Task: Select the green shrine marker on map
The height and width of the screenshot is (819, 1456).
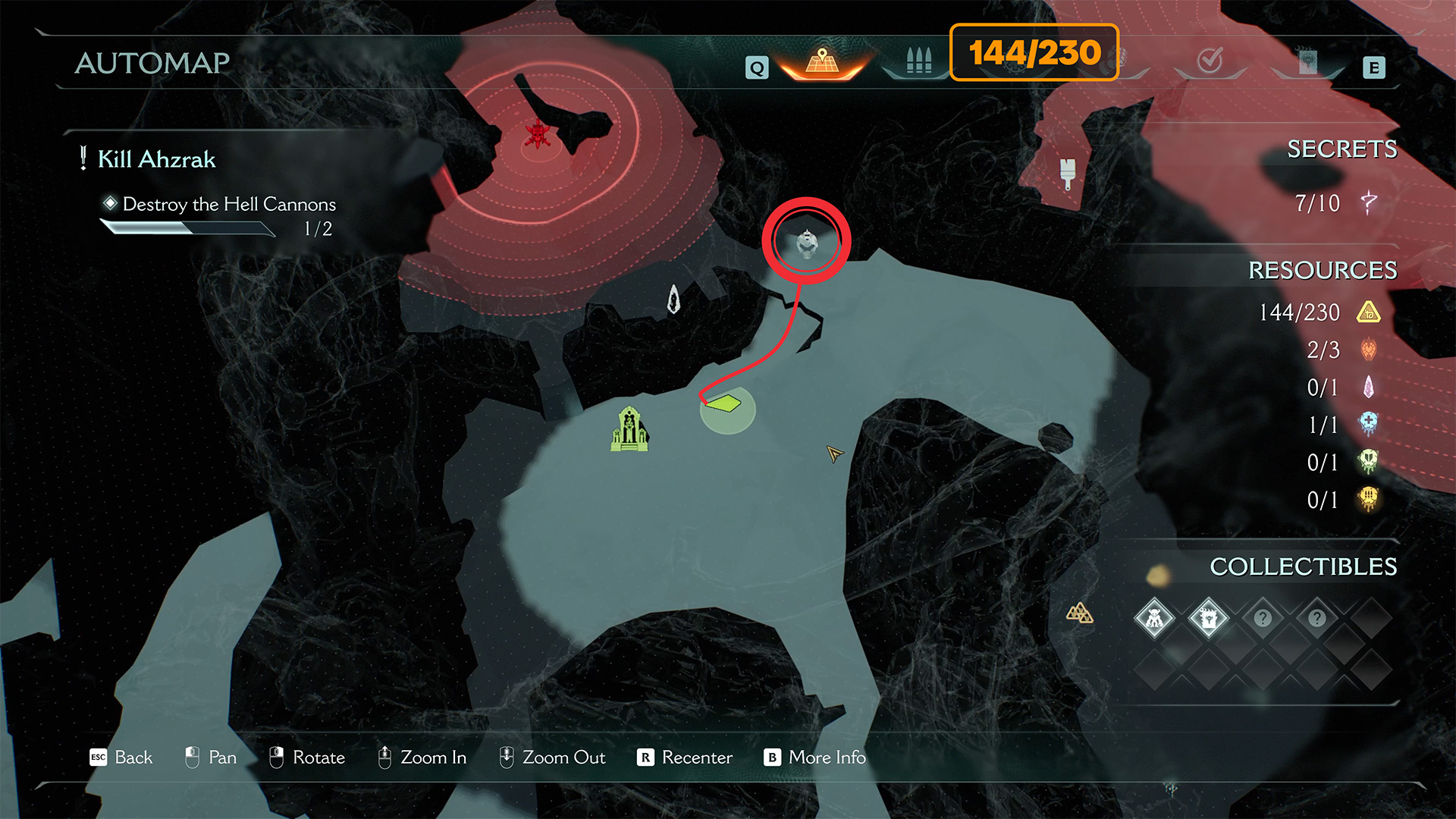Action: [x=629, y=429]
